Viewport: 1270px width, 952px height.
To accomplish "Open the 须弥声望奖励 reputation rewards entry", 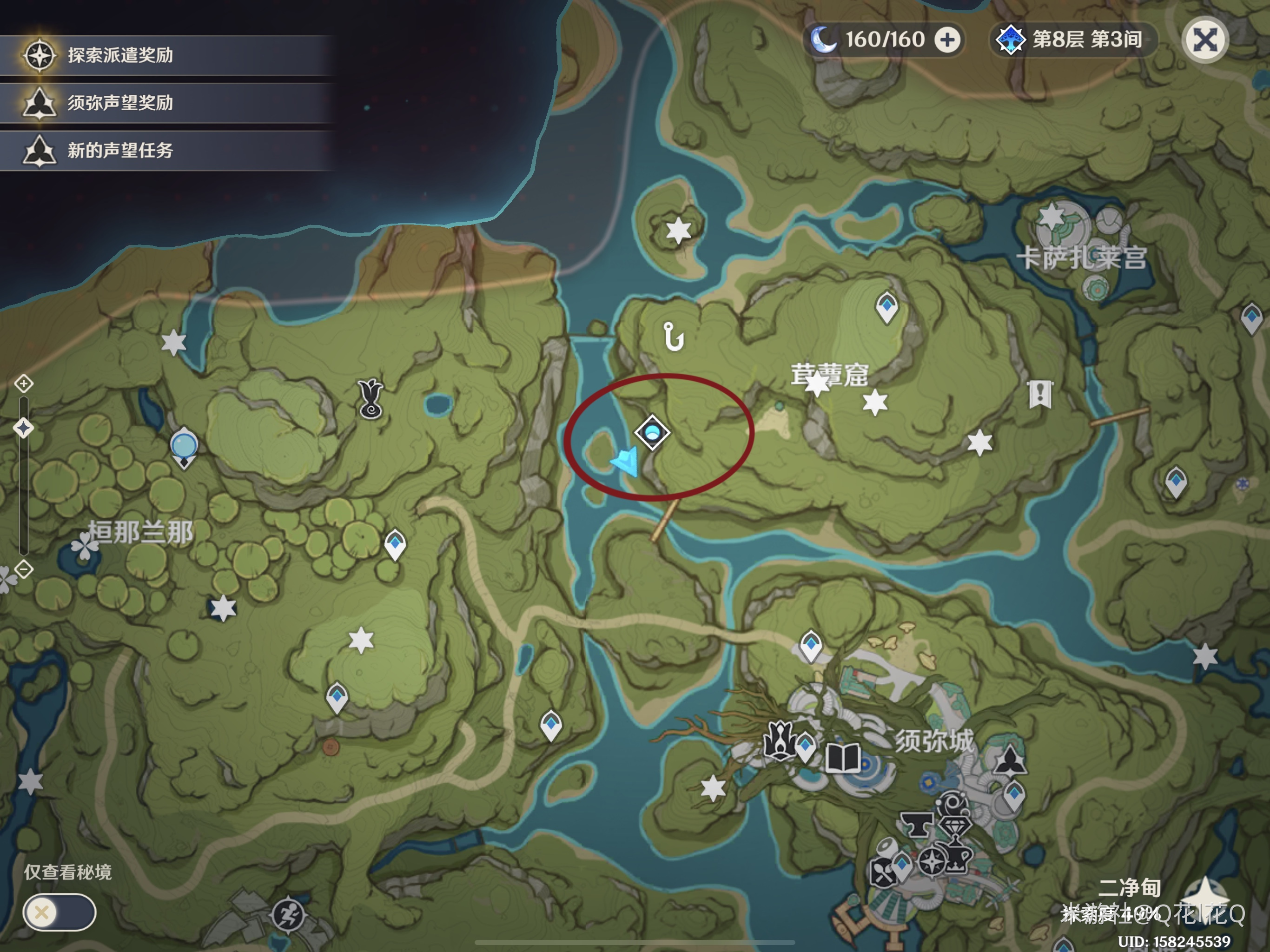I will (120, 103).
